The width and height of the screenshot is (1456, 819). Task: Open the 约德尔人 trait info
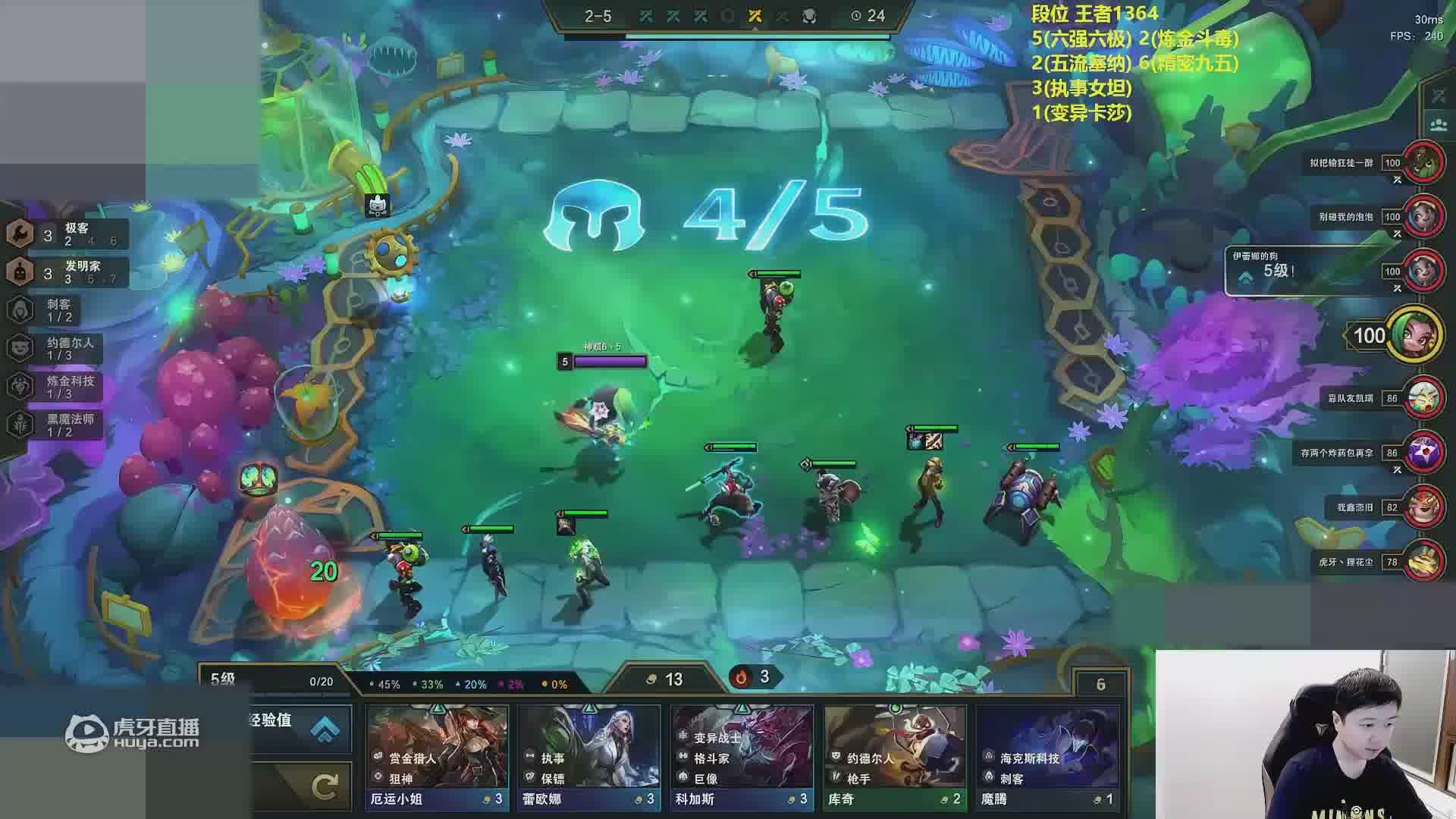pyautogui.click(x=61, y=348)
